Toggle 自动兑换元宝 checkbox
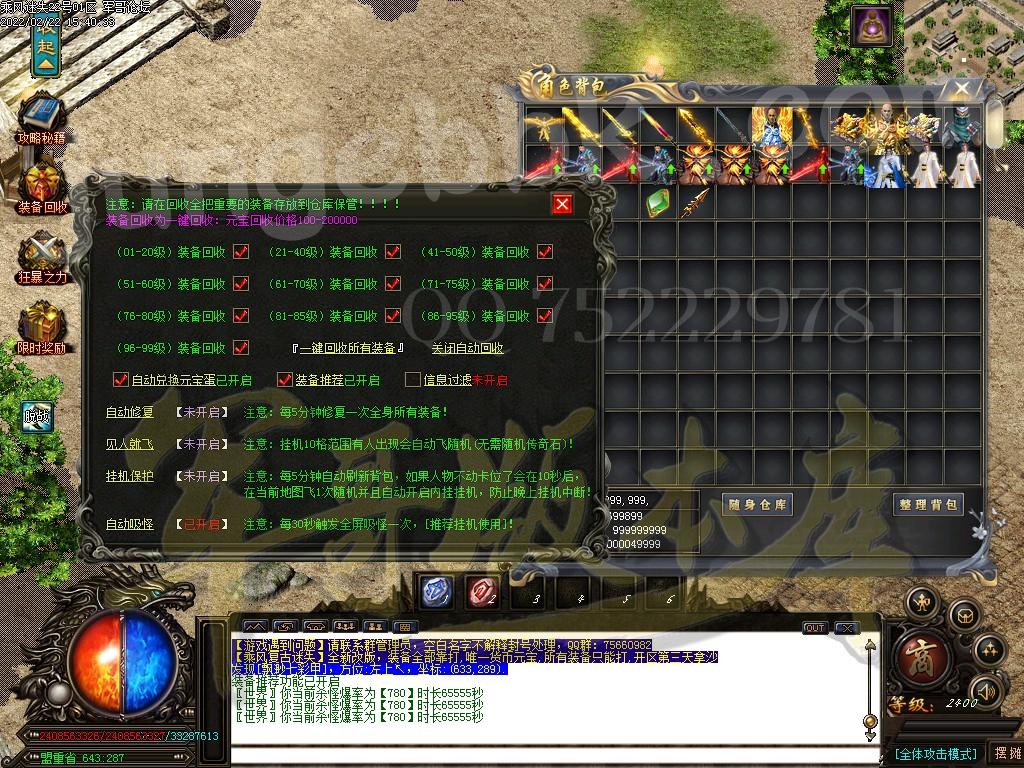 click(x=121, y=380)
